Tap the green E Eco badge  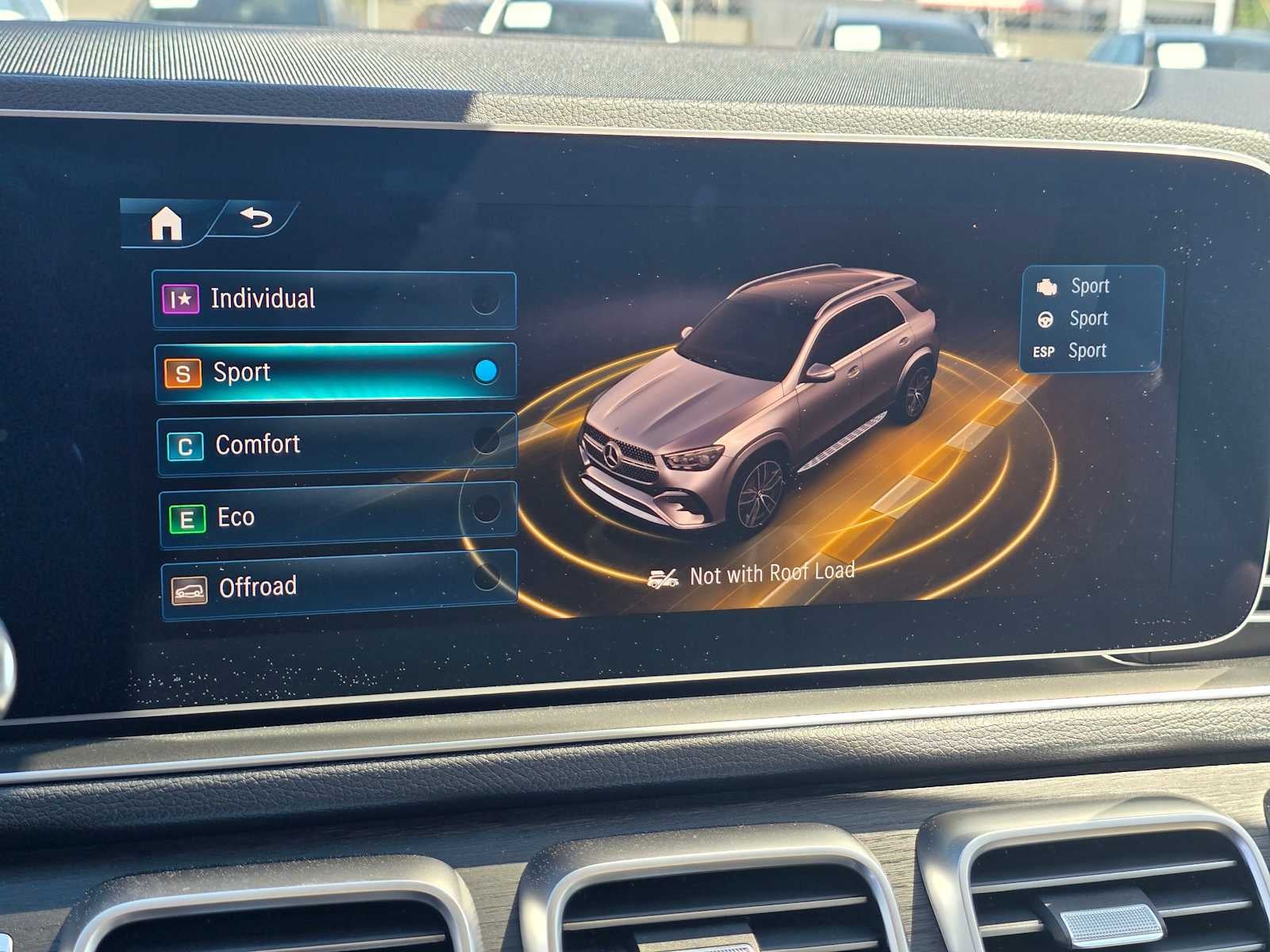(187, 516)
